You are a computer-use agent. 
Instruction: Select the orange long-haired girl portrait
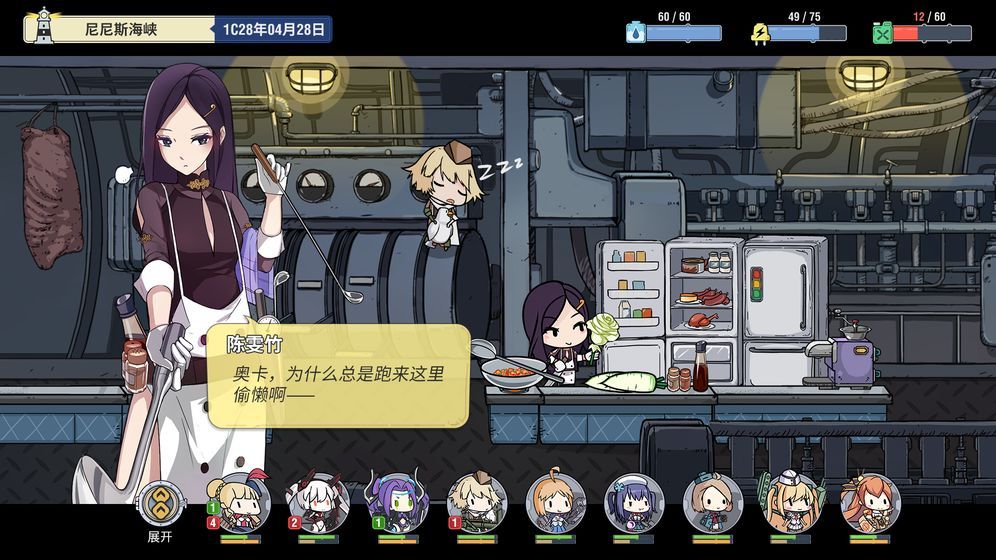tap(870, 501)
